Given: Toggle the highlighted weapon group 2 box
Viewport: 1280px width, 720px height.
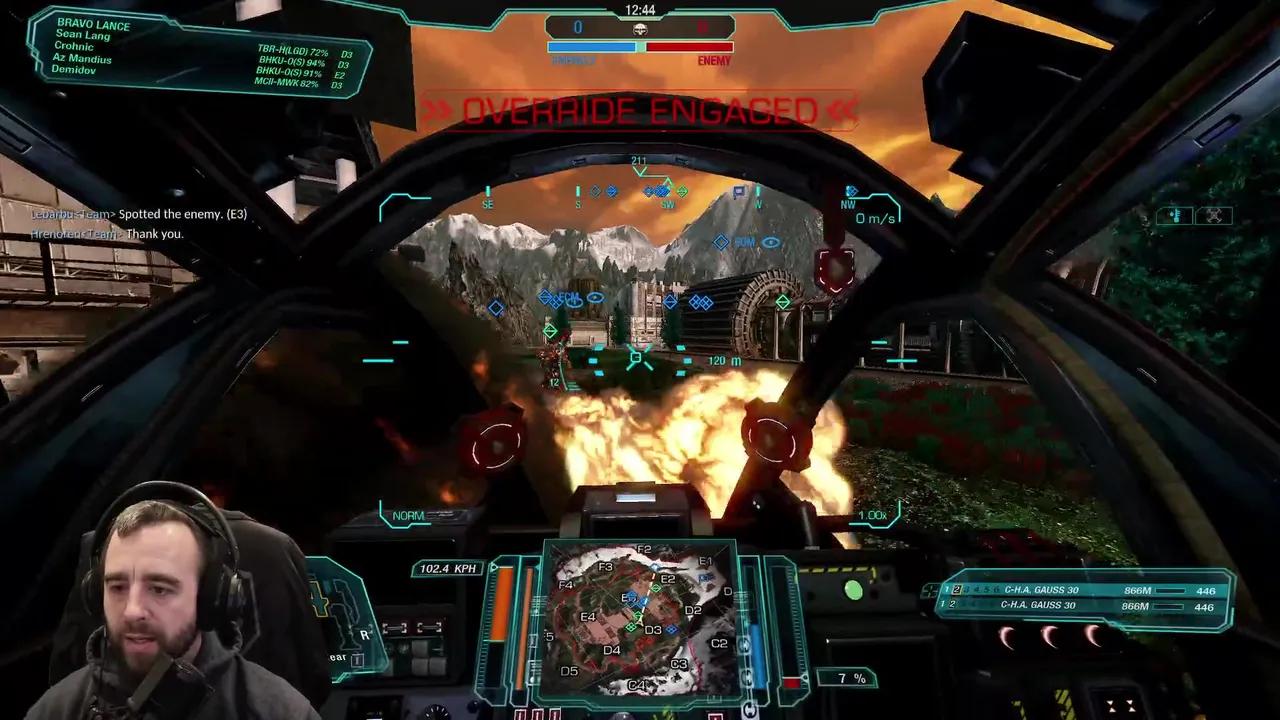Looking at the screenshot, I should [x=957, y=590].
